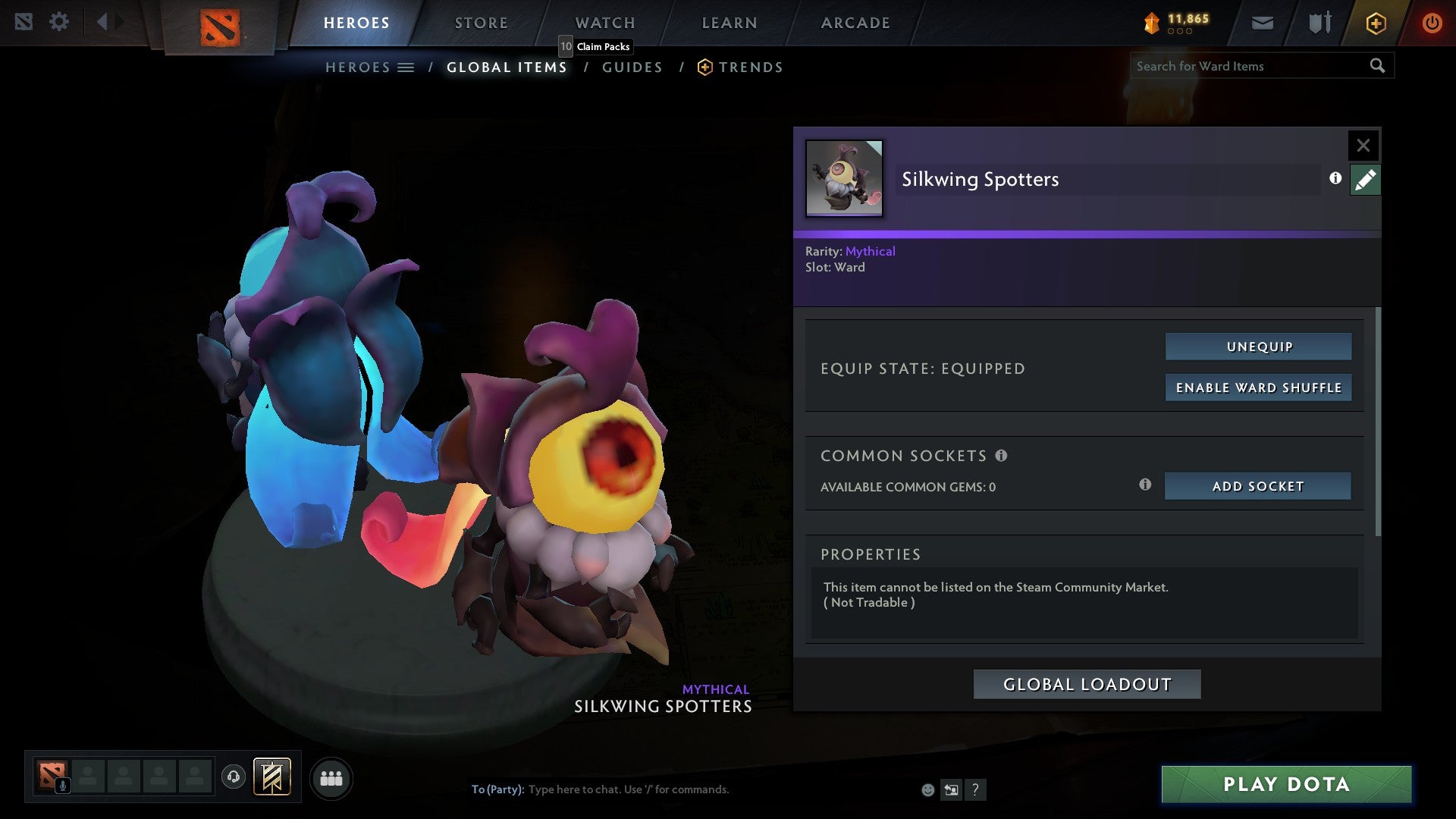The image size is (1456, 819).
Task: Open the Armory shield and sword icon
Action: pos(1318,23)
